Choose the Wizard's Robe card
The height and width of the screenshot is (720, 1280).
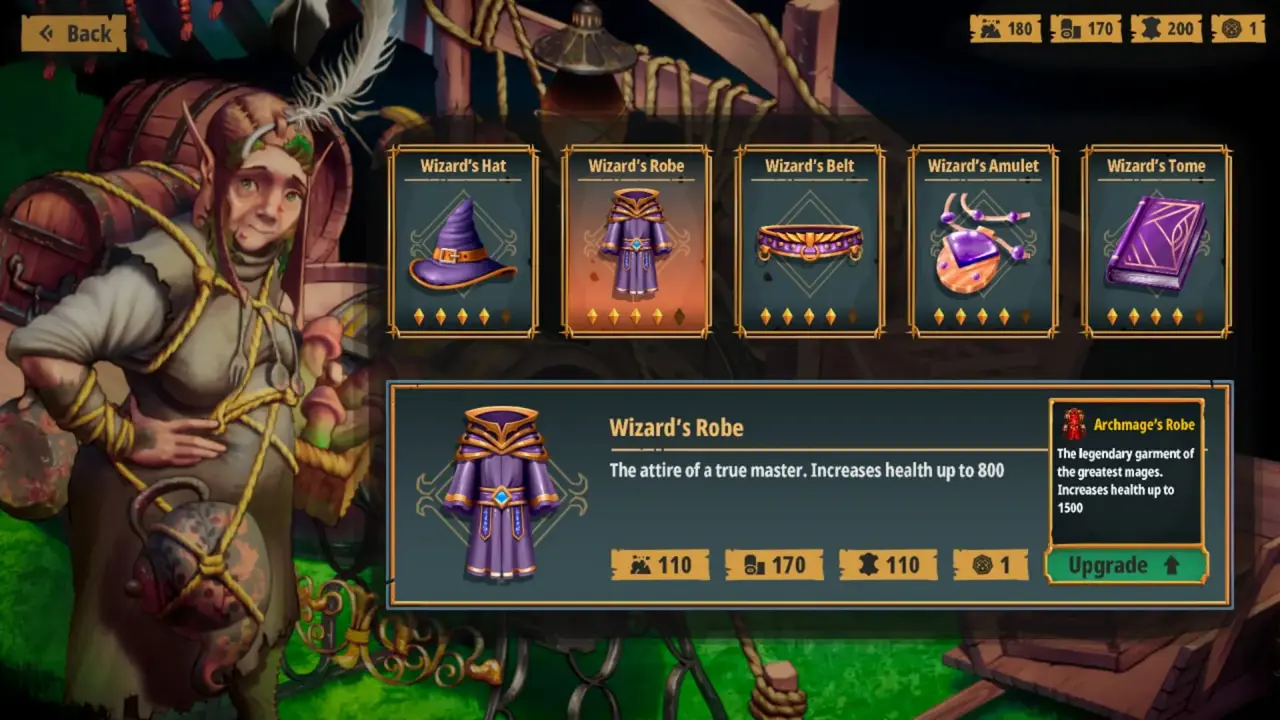click(637, 242)
